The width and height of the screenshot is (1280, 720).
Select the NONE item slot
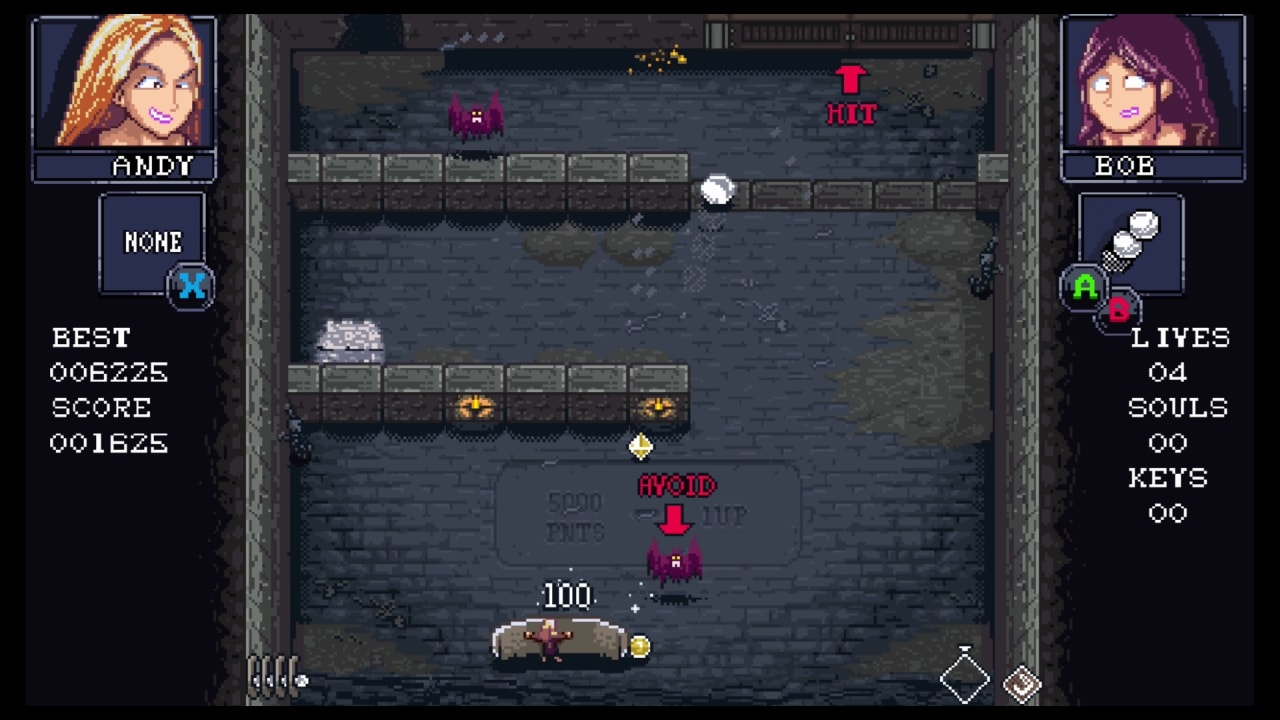[150, 240]
